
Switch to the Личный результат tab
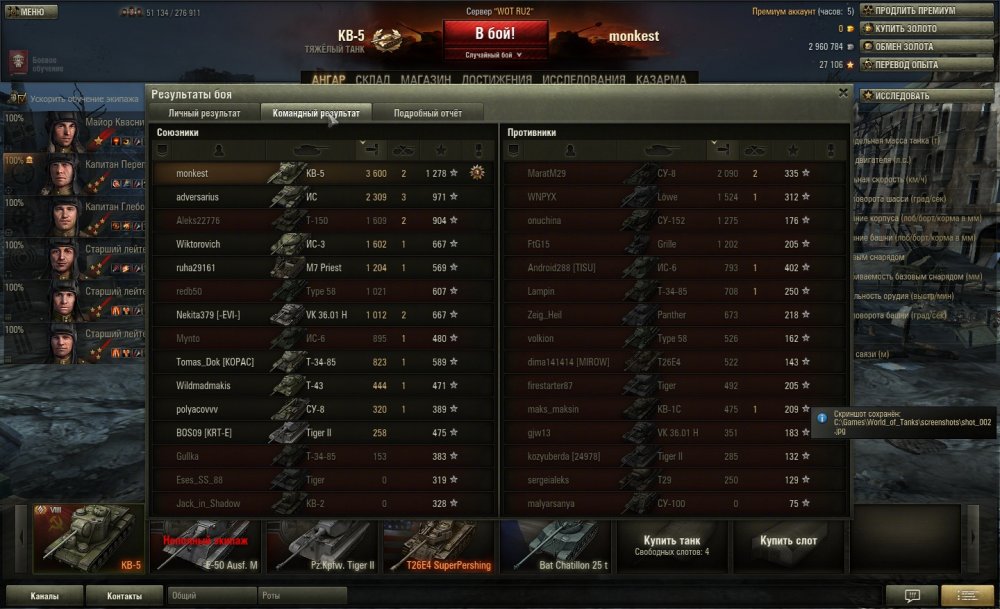(204, 113)
